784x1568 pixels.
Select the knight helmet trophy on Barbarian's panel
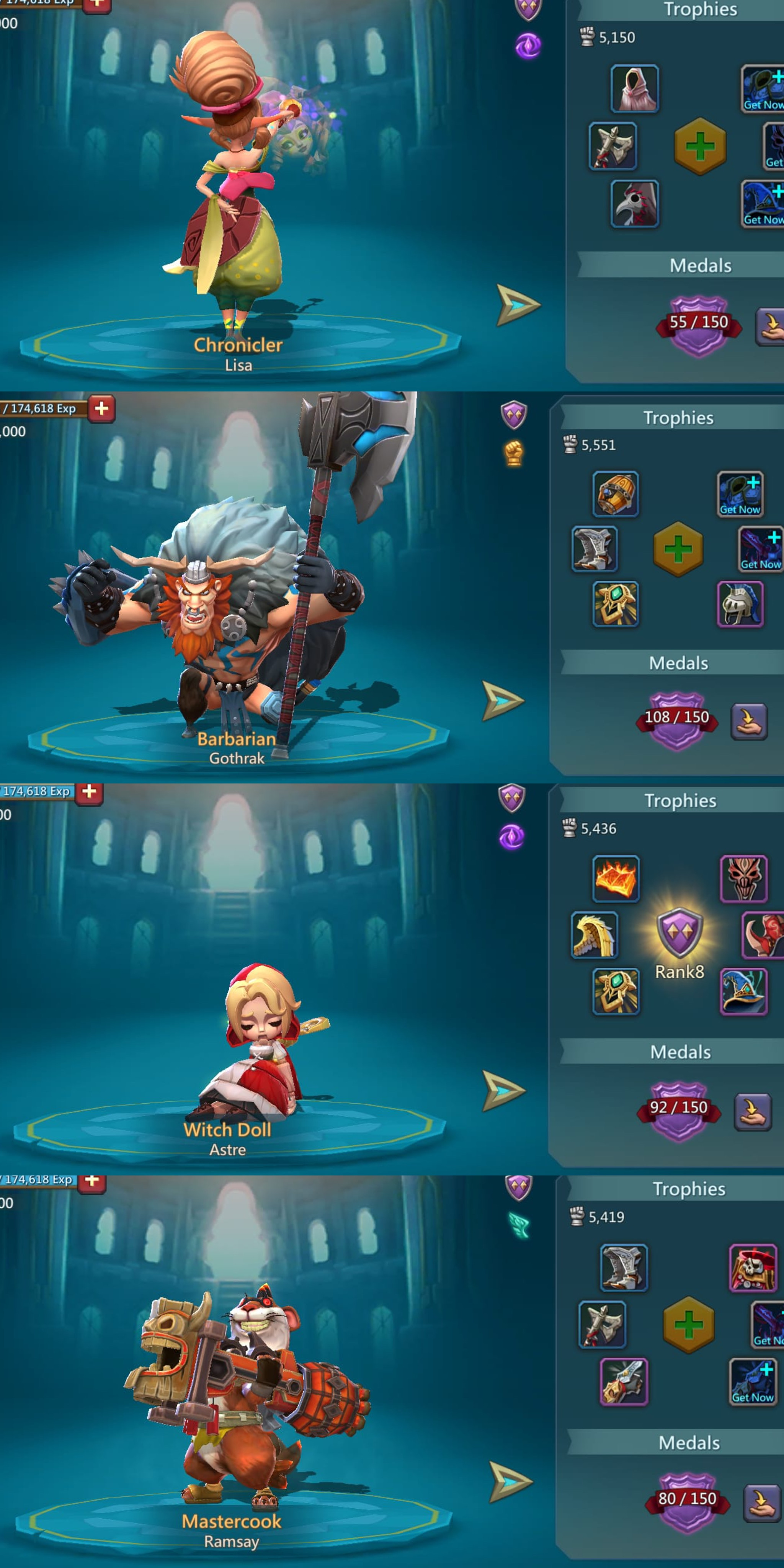(x=740, y=604)
